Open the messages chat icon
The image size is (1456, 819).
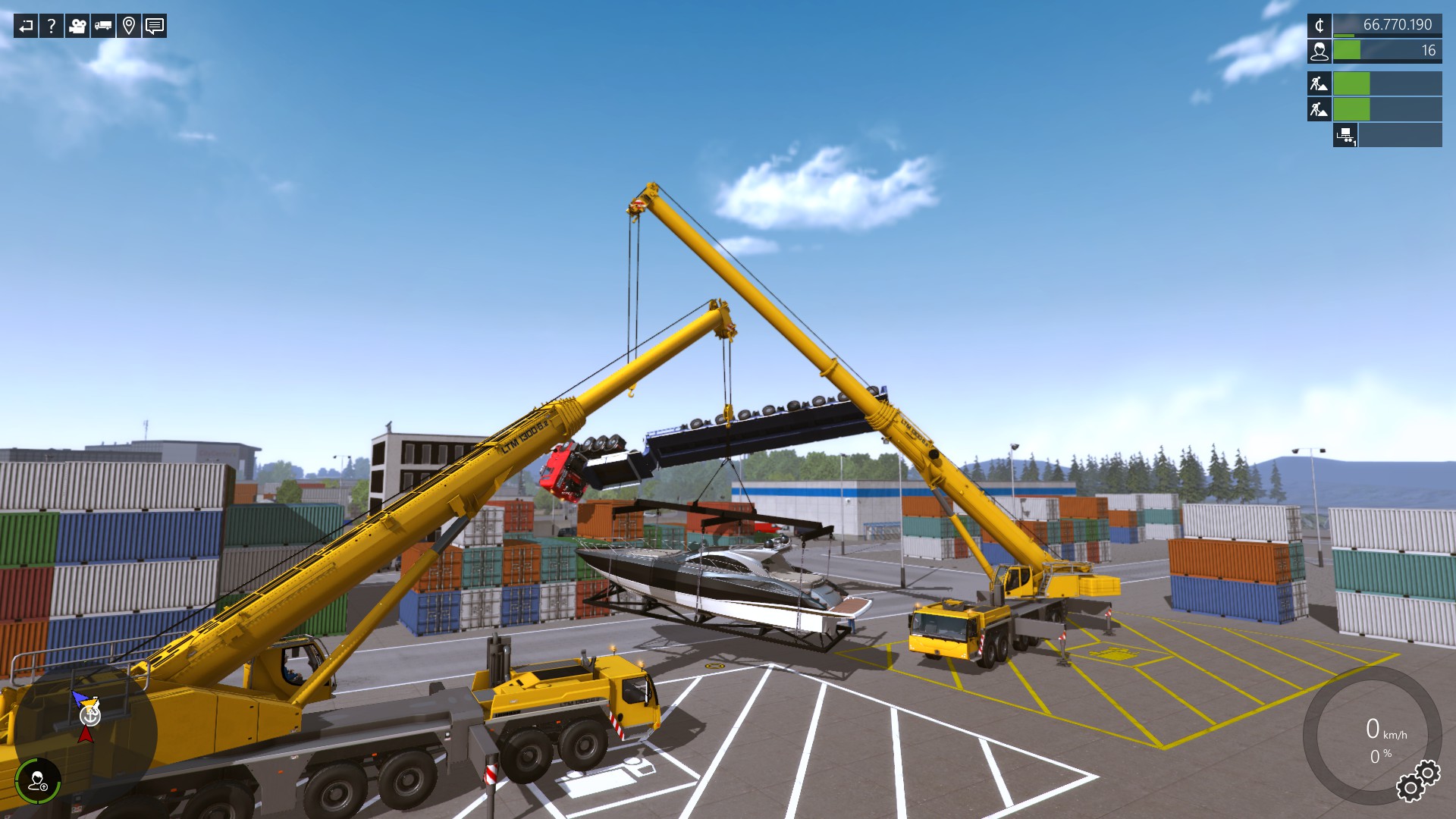154,27
